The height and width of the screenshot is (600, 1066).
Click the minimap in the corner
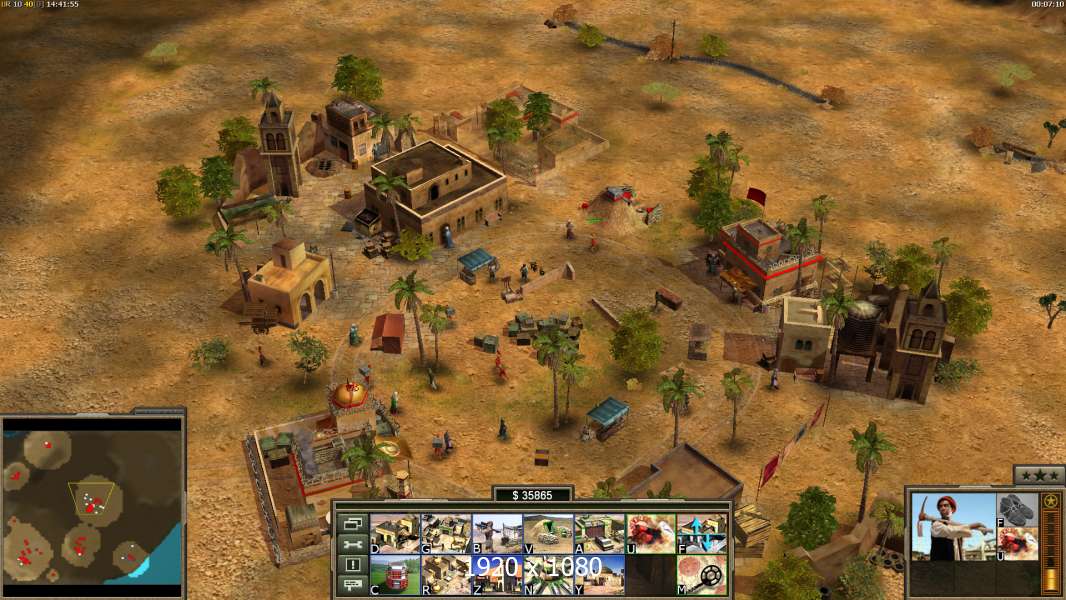point(93,503)
